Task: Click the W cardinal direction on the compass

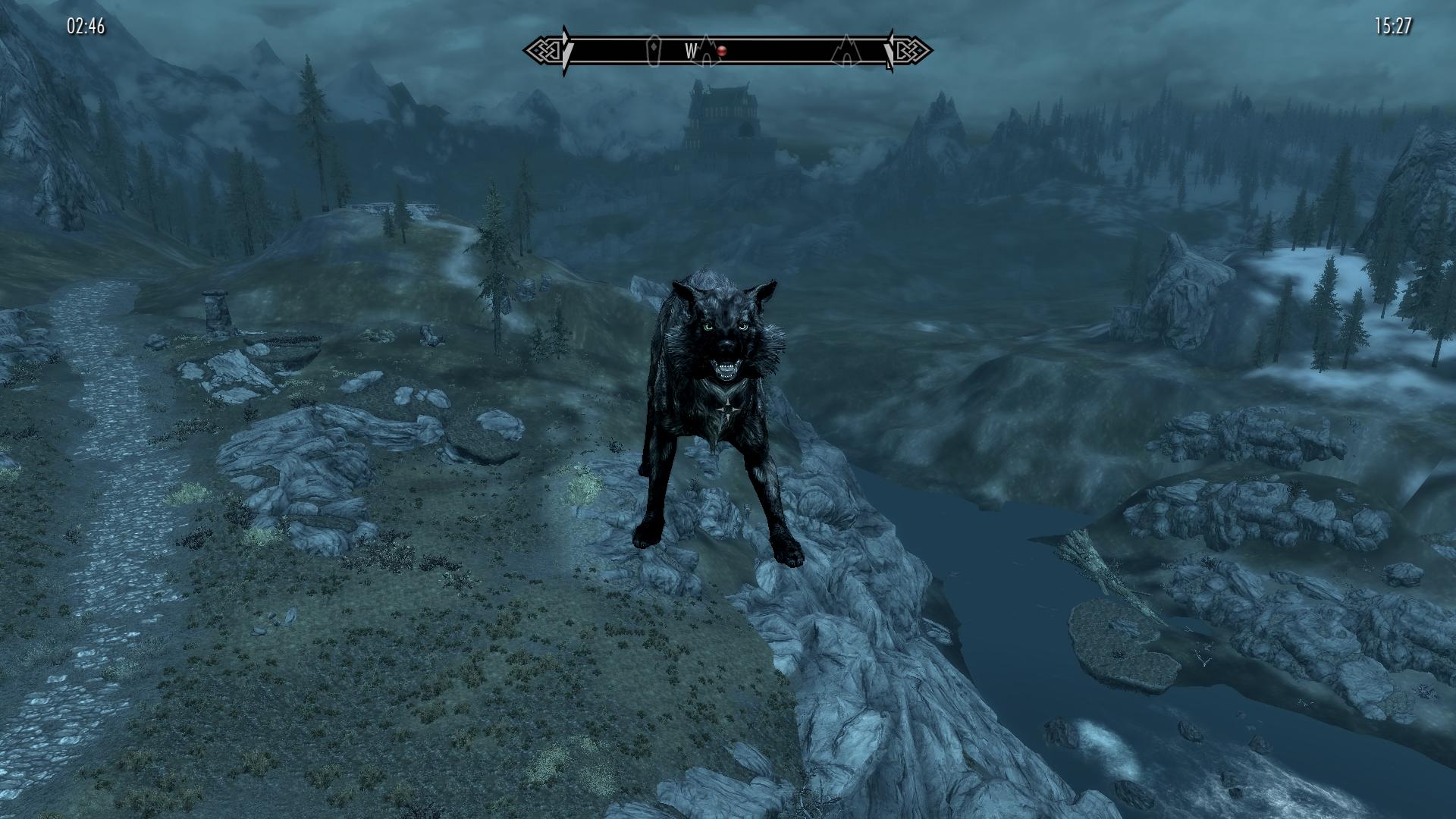Action: click(690, 49)
